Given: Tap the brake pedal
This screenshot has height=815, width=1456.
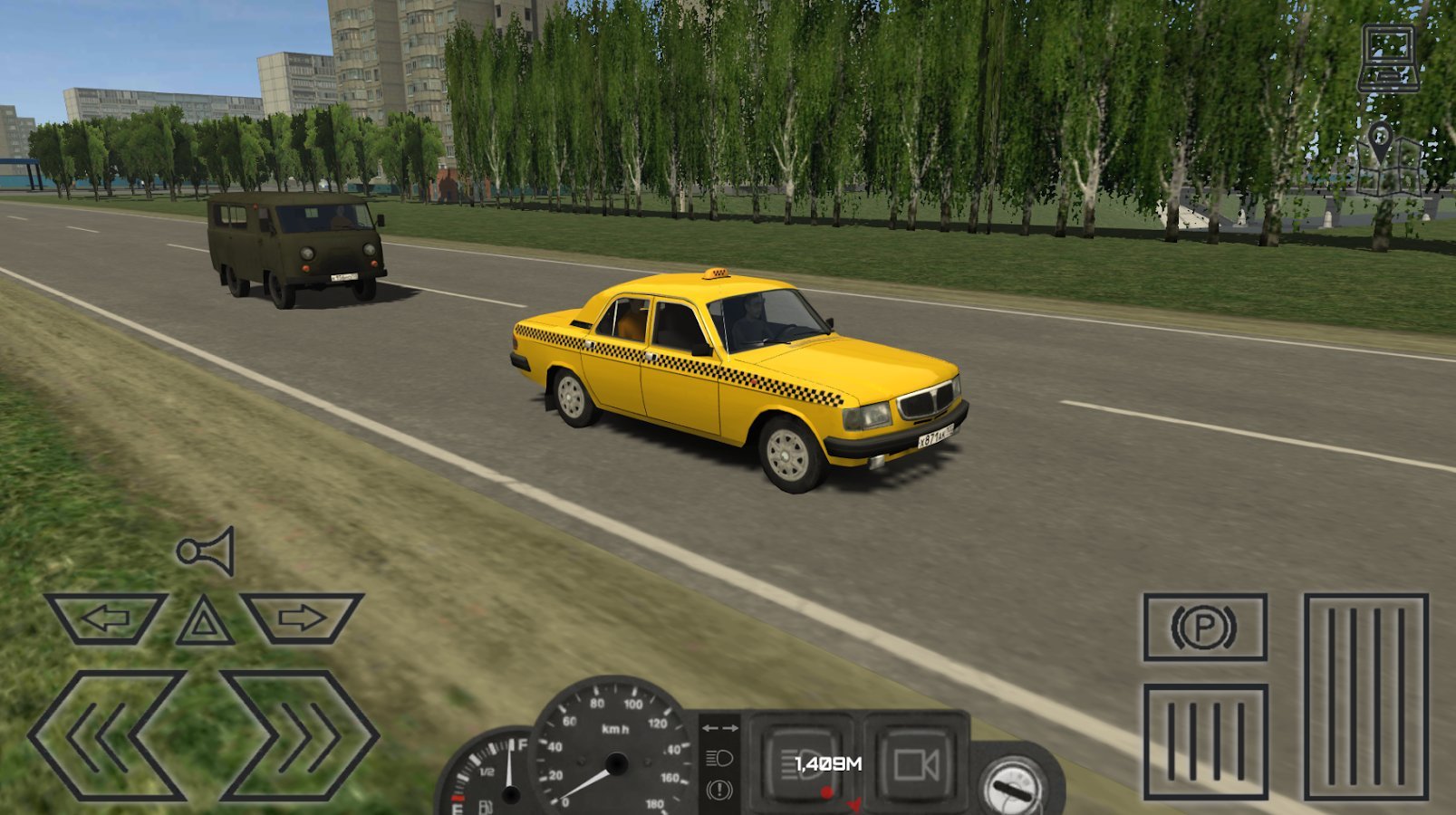Looking at the screenshot, I should click(x=1204, y=743).
